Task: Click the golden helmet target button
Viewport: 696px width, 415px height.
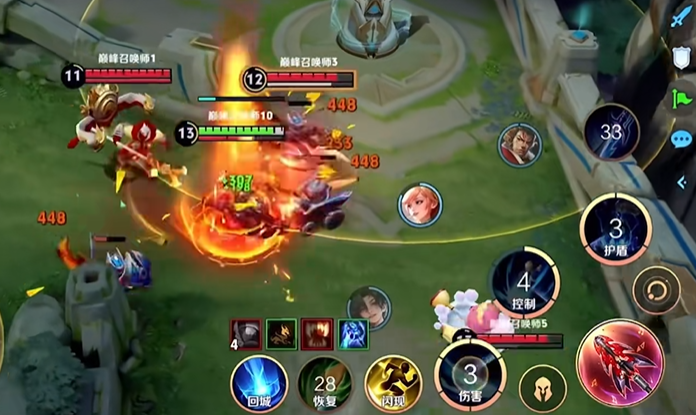Action: [543, 389]
